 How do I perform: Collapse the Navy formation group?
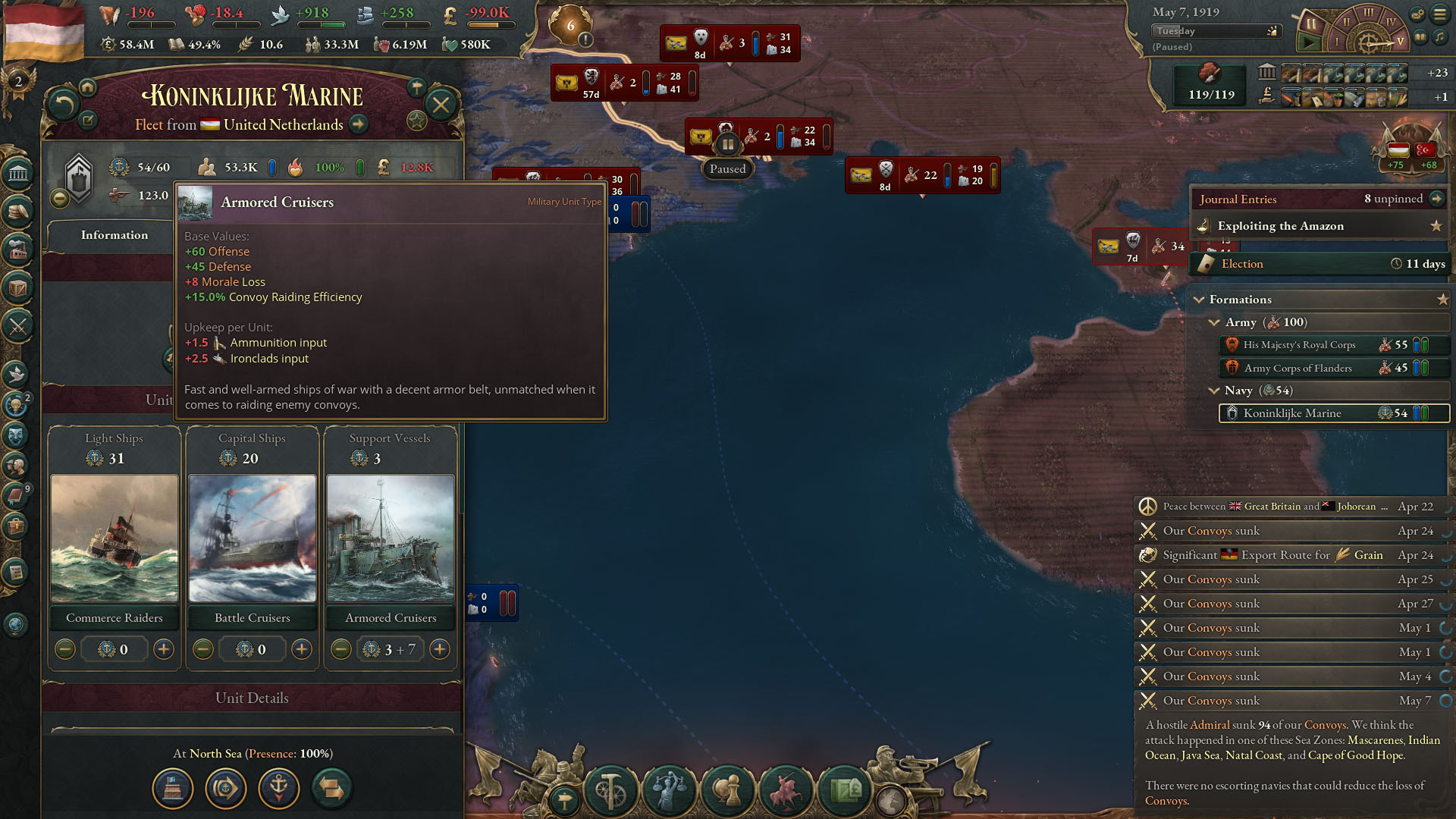point(1213,391)
